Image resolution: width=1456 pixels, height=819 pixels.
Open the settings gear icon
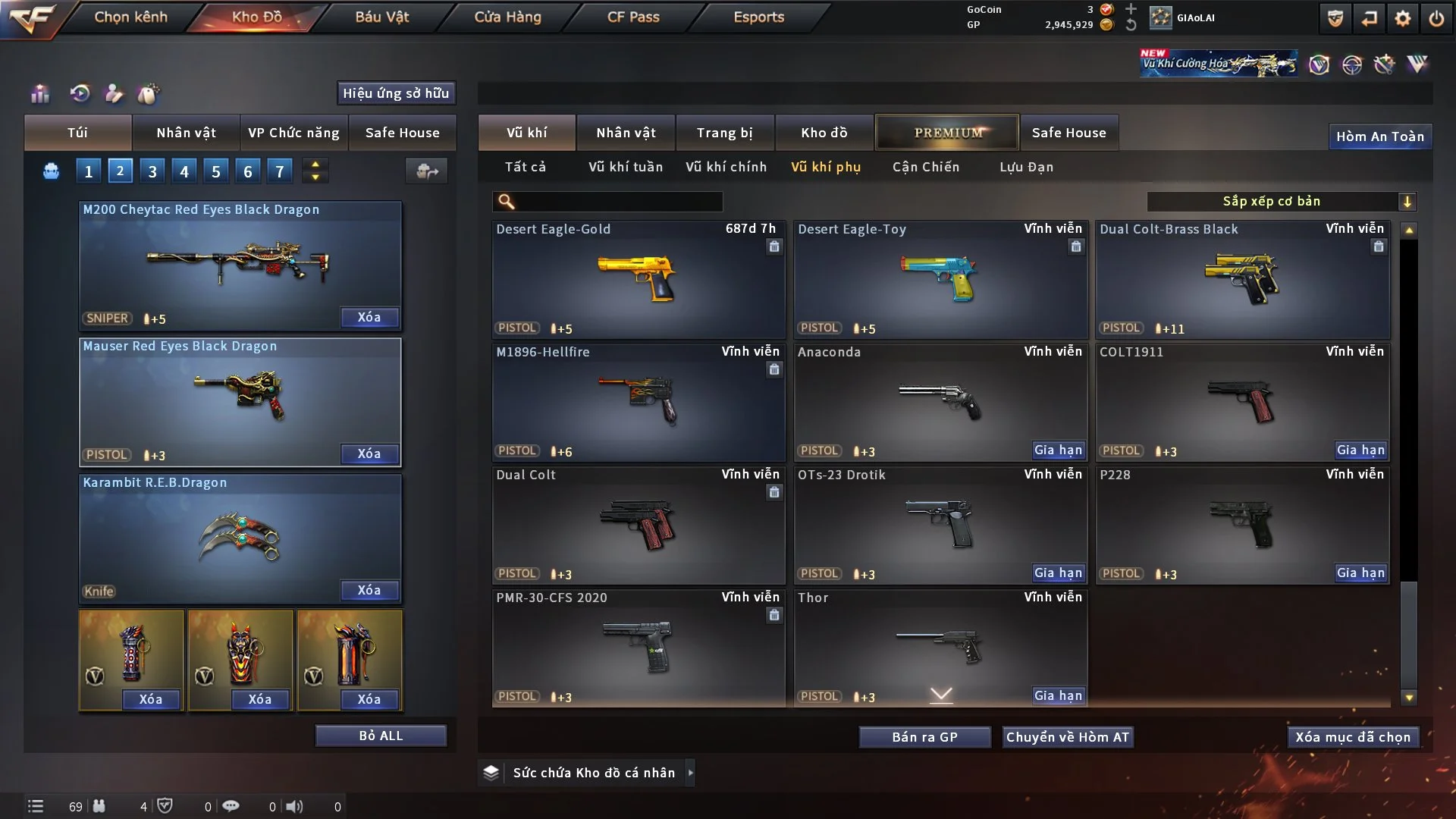pos(1402,18)
